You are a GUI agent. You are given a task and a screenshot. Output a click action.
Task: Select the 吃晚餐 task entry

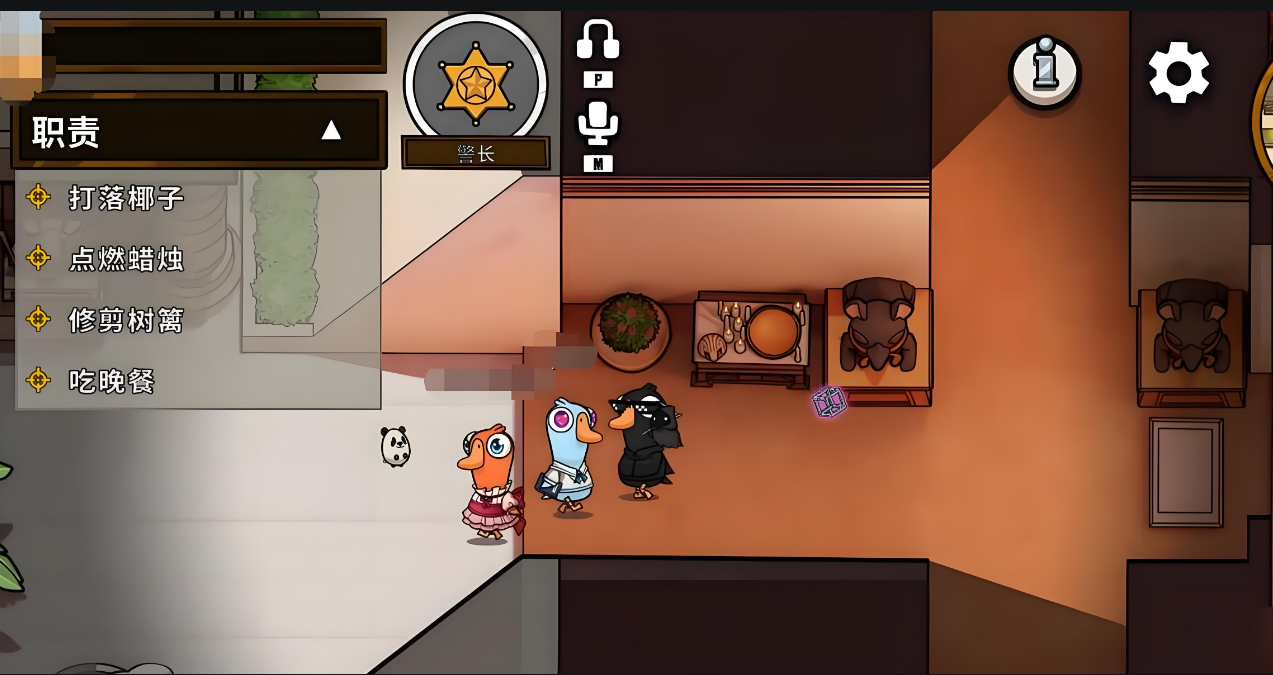click(x=111, y=381)
